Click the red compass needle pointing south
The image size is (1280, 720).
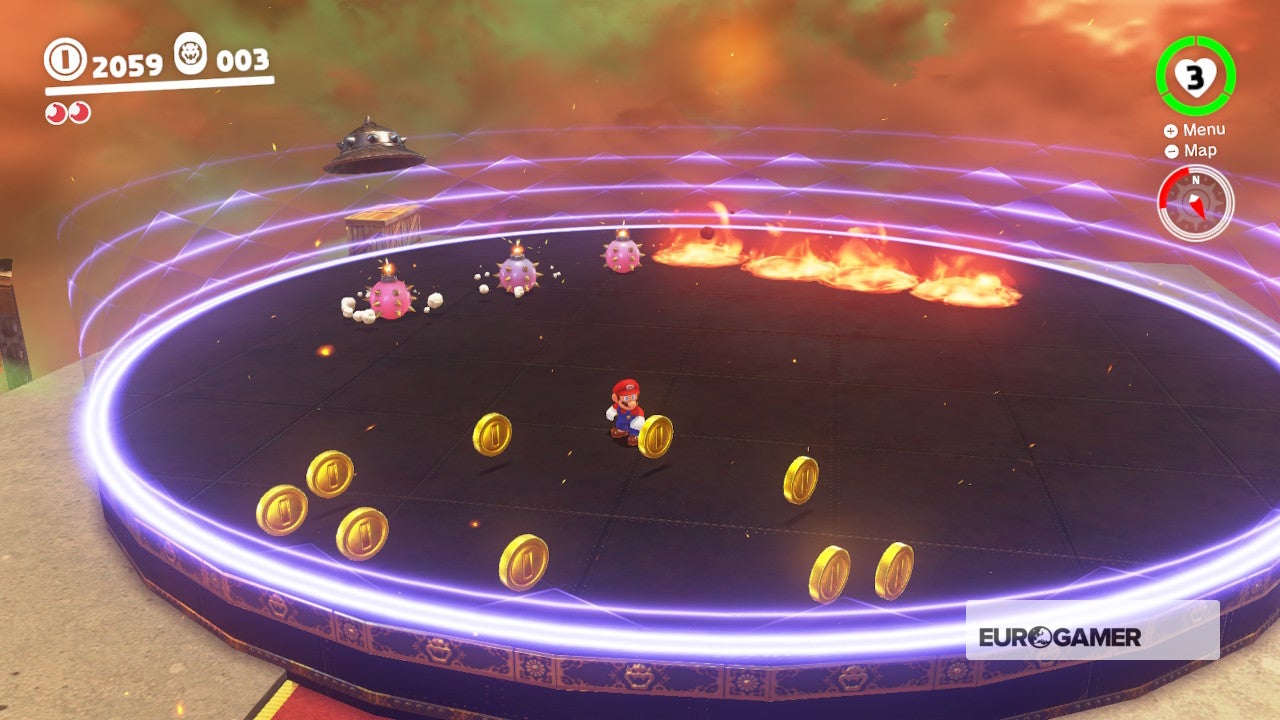click(x=1198, y=209)
